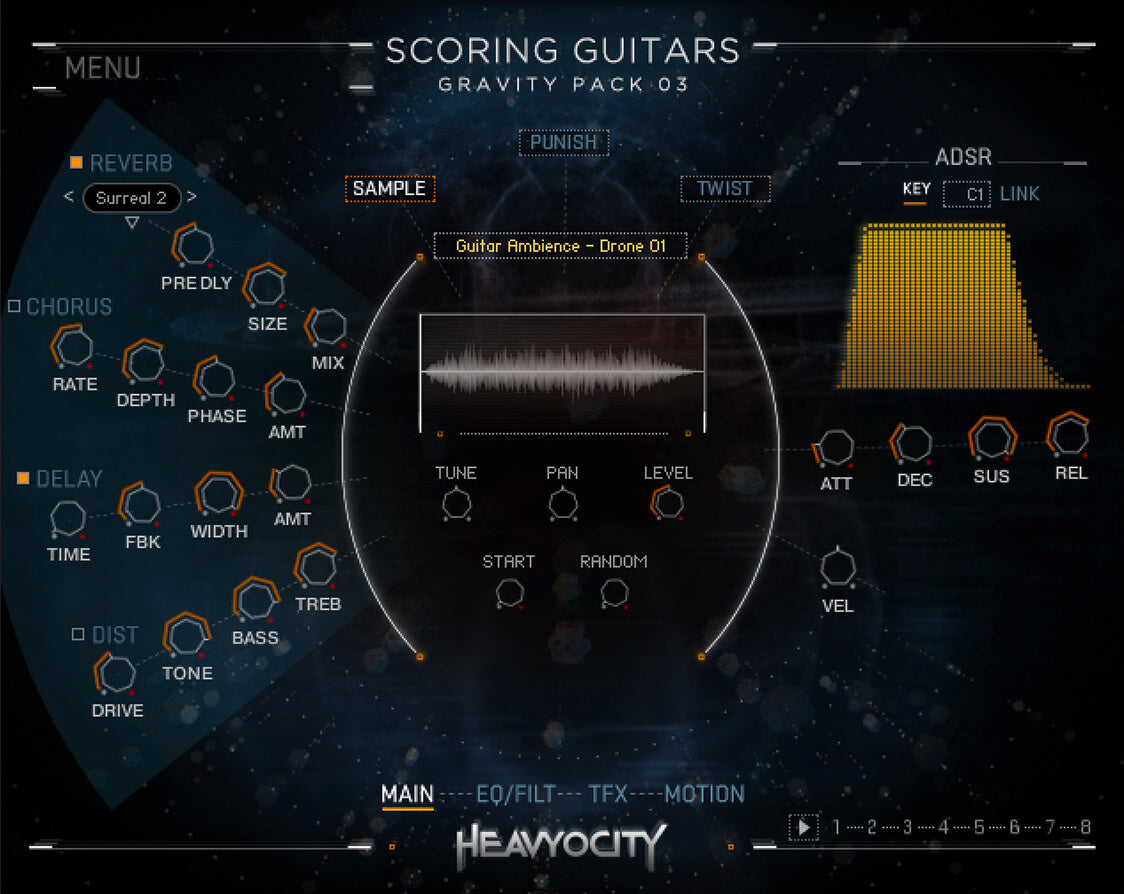Toggle the ADSR LINK option
Viewport: 1124px width, 894px height.
1019,194
